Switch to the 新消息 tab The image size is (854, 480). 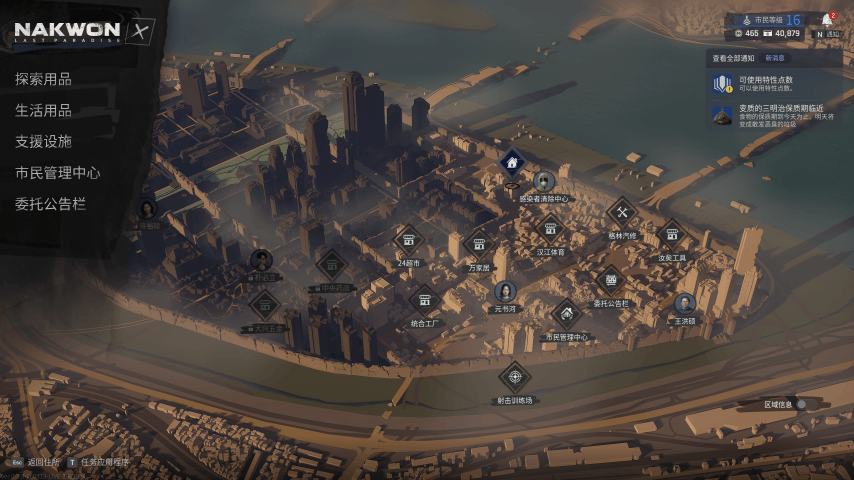coord(775,58)
